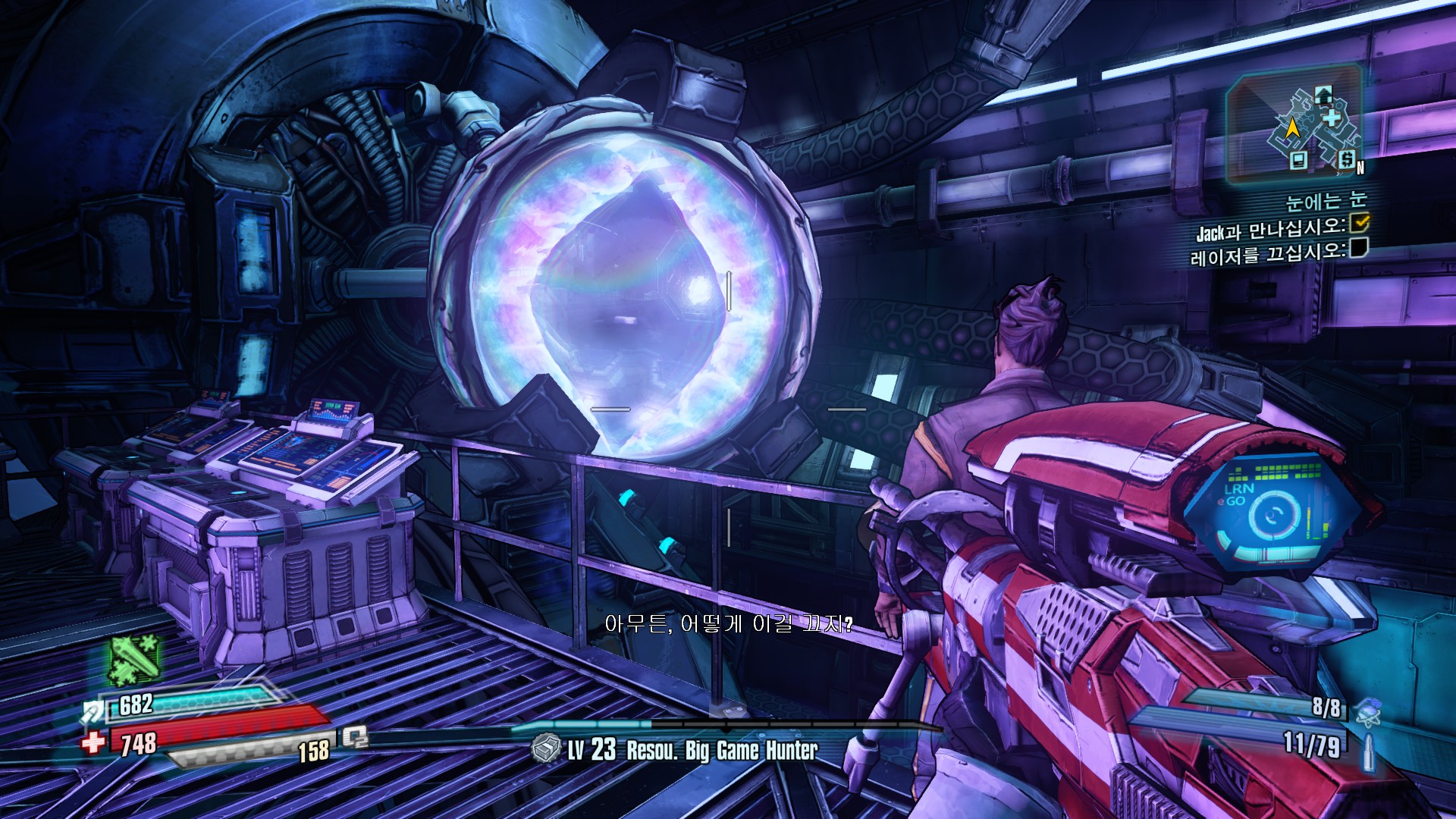Viewport: 1456px width, 819px height.
Task: Click the 레이저를 끄십시오 objective checkbox
Action: 1358,247
